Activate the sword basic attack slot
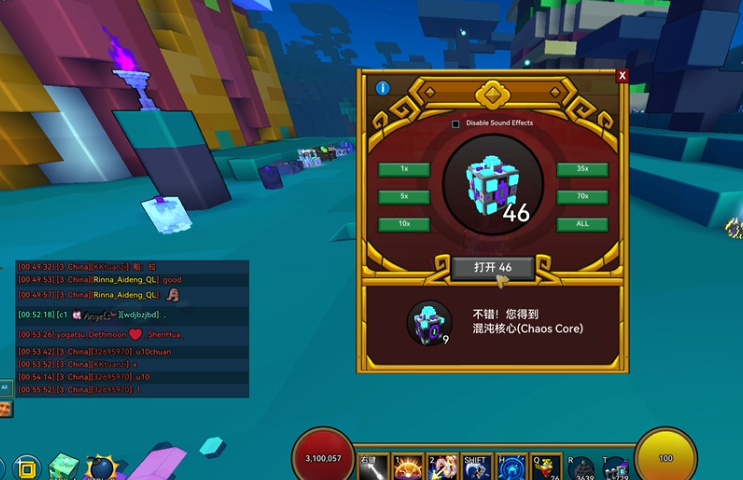Viewport: 743px width, 480px height. point(373,468)
